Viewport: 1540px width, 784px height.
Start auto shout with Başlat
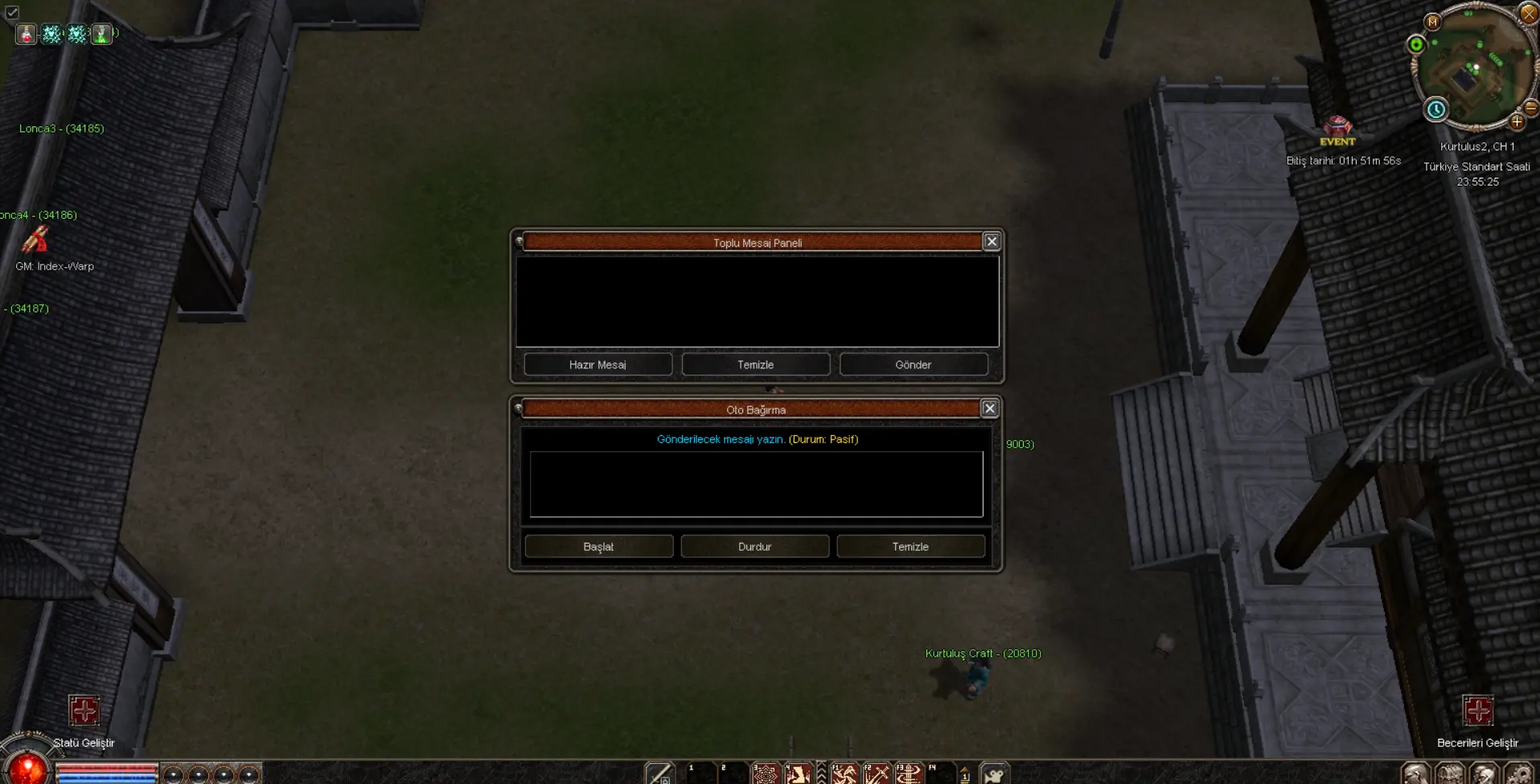(598, 547)
